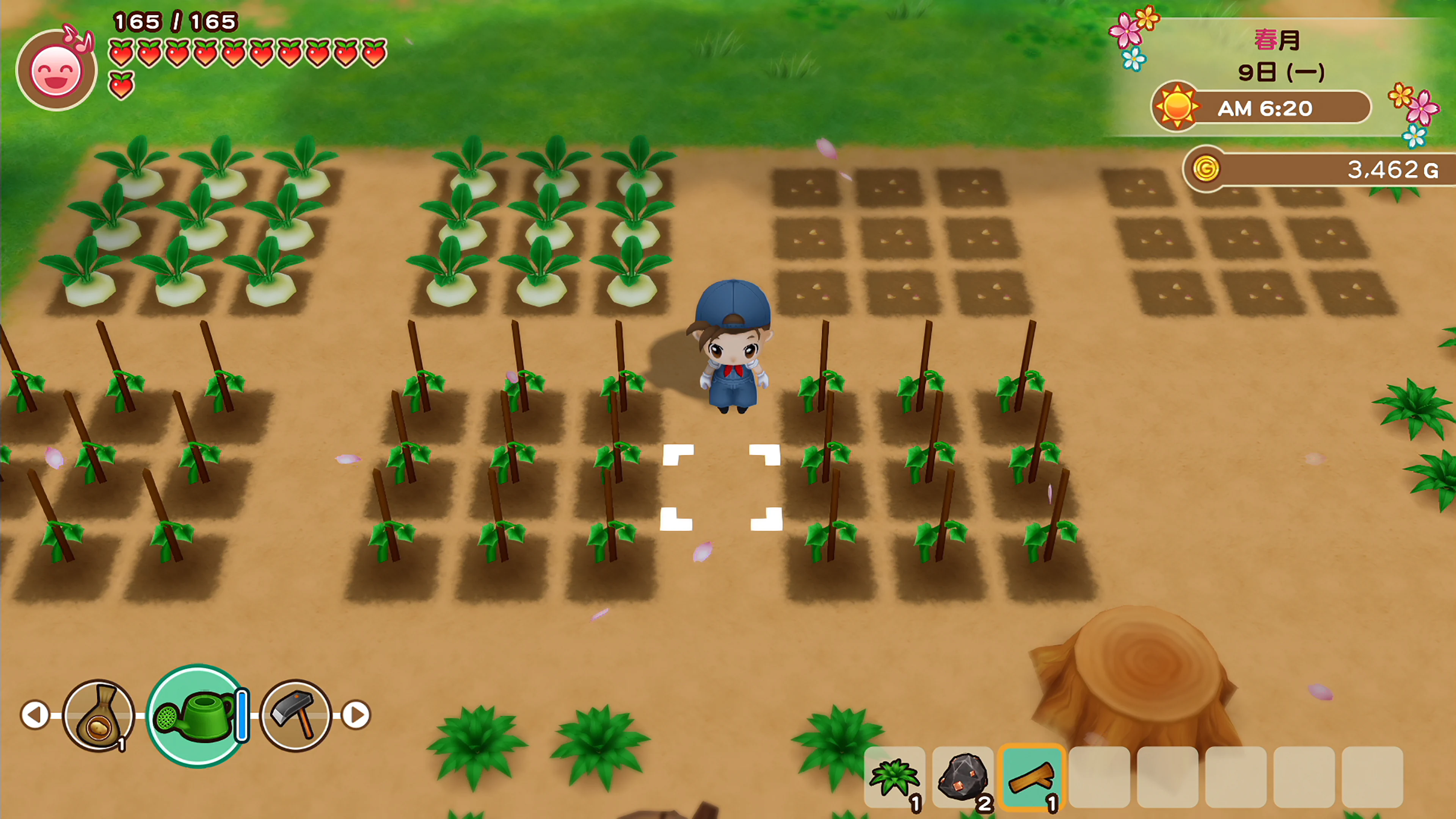Click the gold coin currency icon
Screen dimensions: 1456x819
[1207, 169]
